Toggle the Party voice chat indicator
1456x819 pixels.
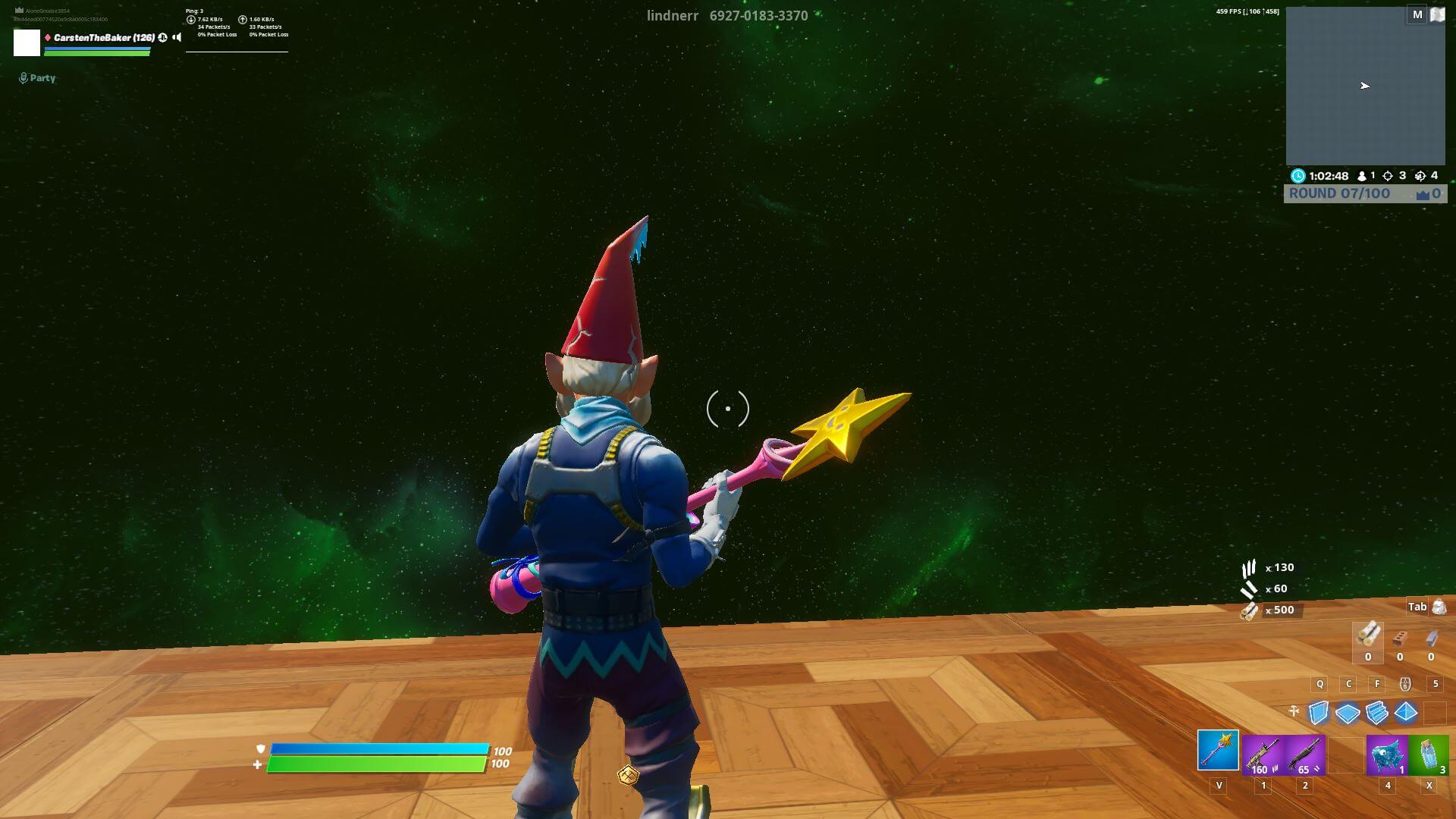click(37, 78)
